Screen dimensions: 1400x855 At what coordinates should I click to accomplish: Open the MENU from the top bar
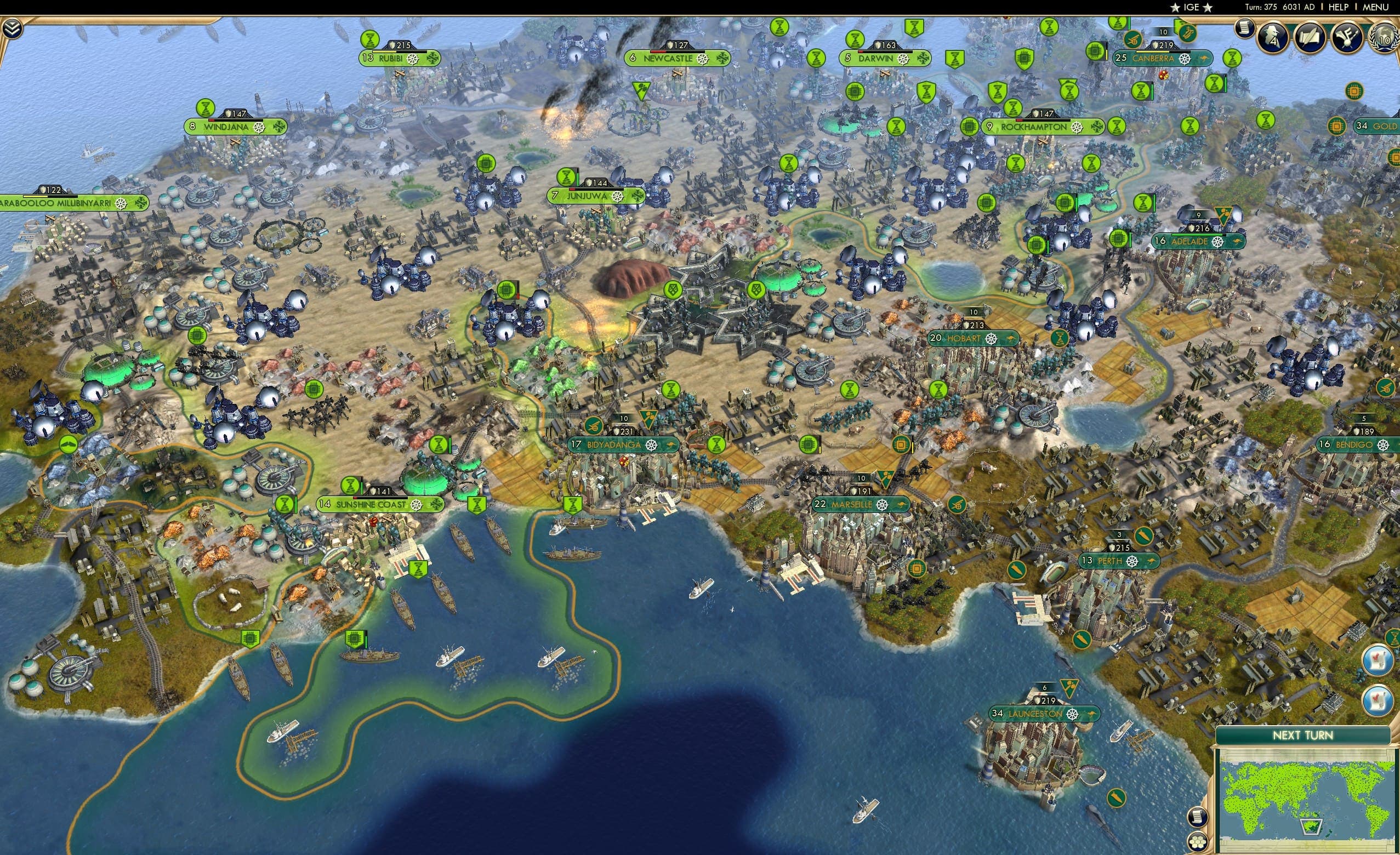point(1377,7)
